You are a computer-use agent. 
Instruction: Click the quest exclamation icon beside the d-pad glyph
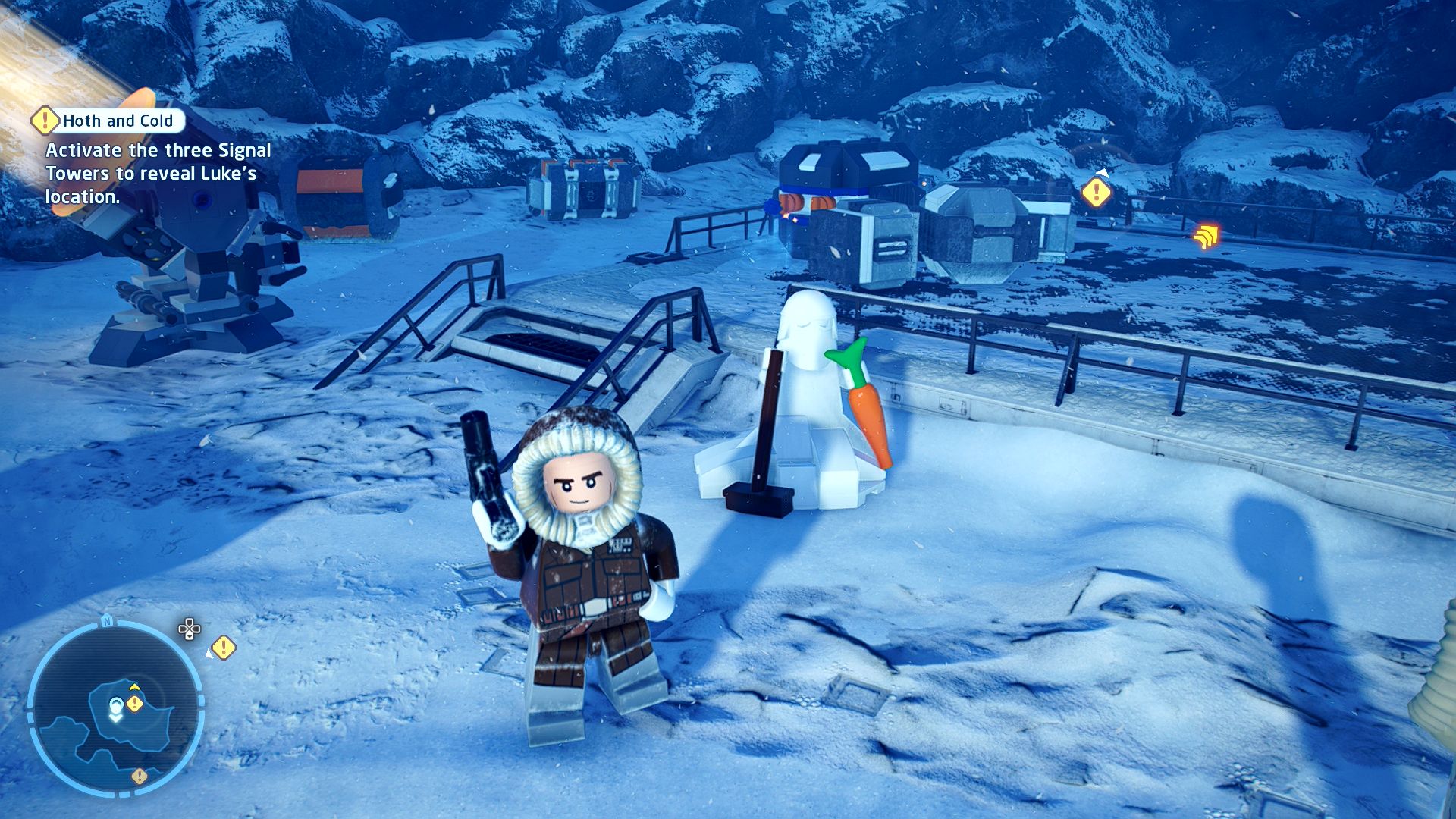(x=223, y=648)
